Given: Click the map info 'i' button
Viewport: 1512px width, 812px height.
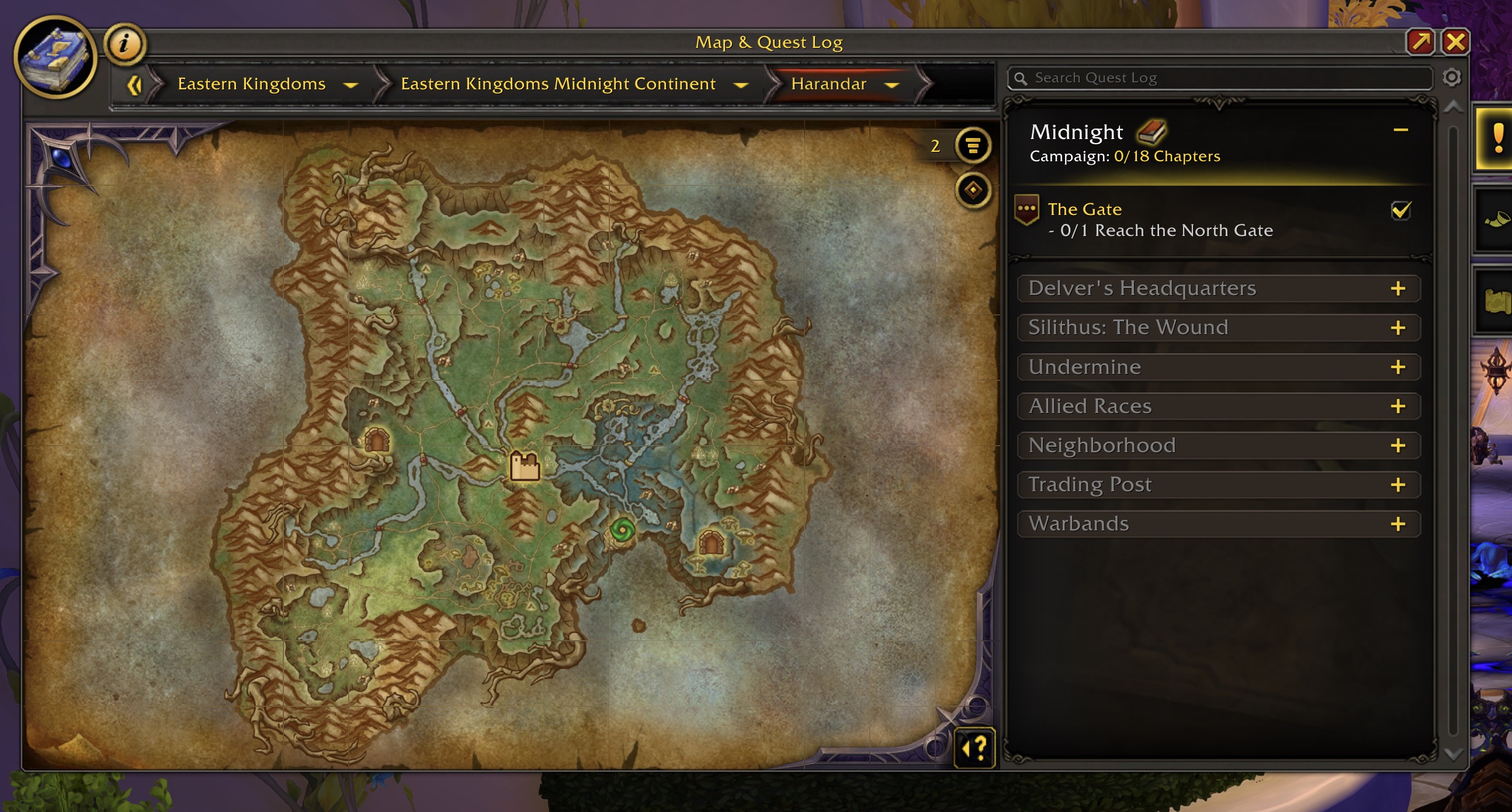Looking at the screenshot, I should click(x=124, y=44).
